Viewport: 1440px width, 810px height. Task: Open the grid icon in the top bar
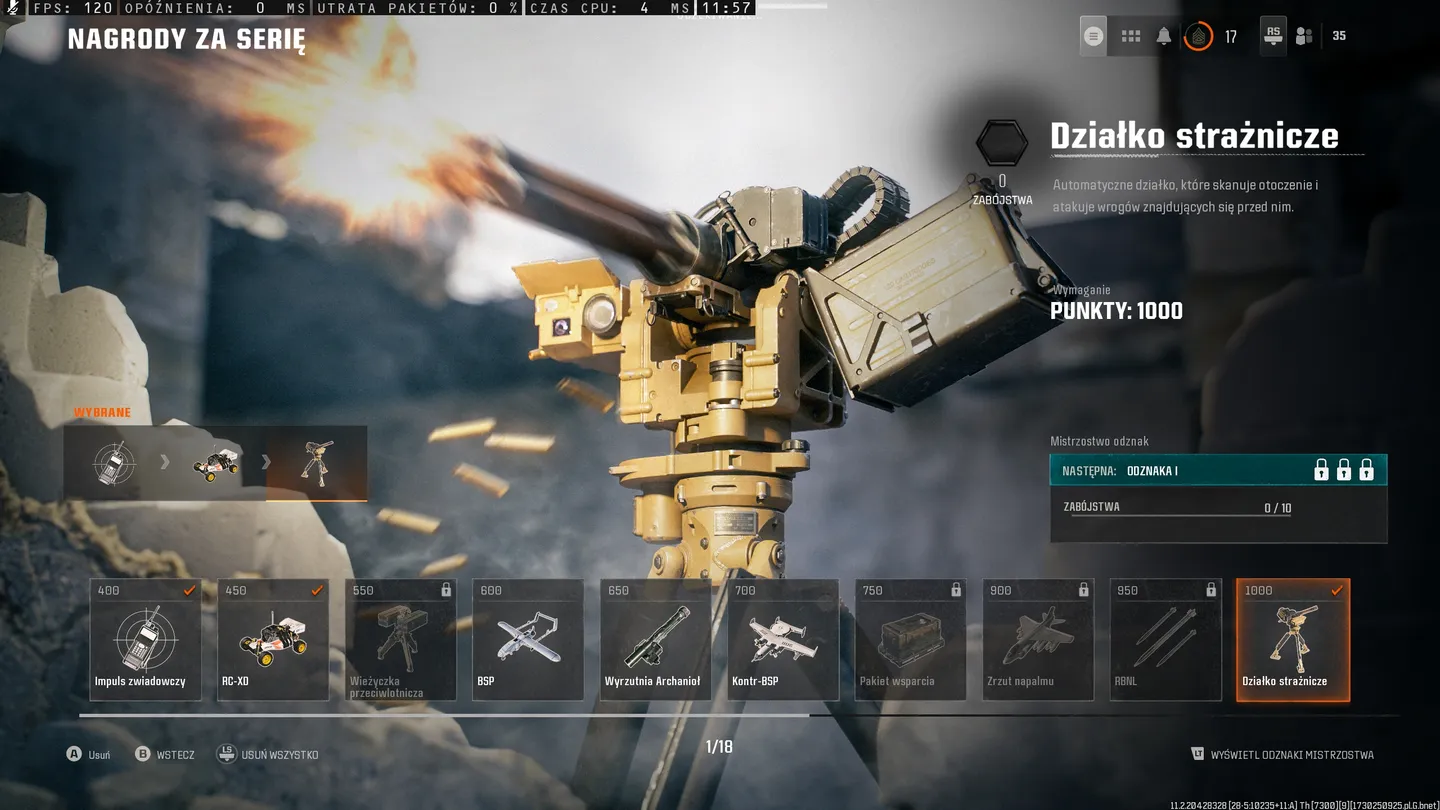1131,36
